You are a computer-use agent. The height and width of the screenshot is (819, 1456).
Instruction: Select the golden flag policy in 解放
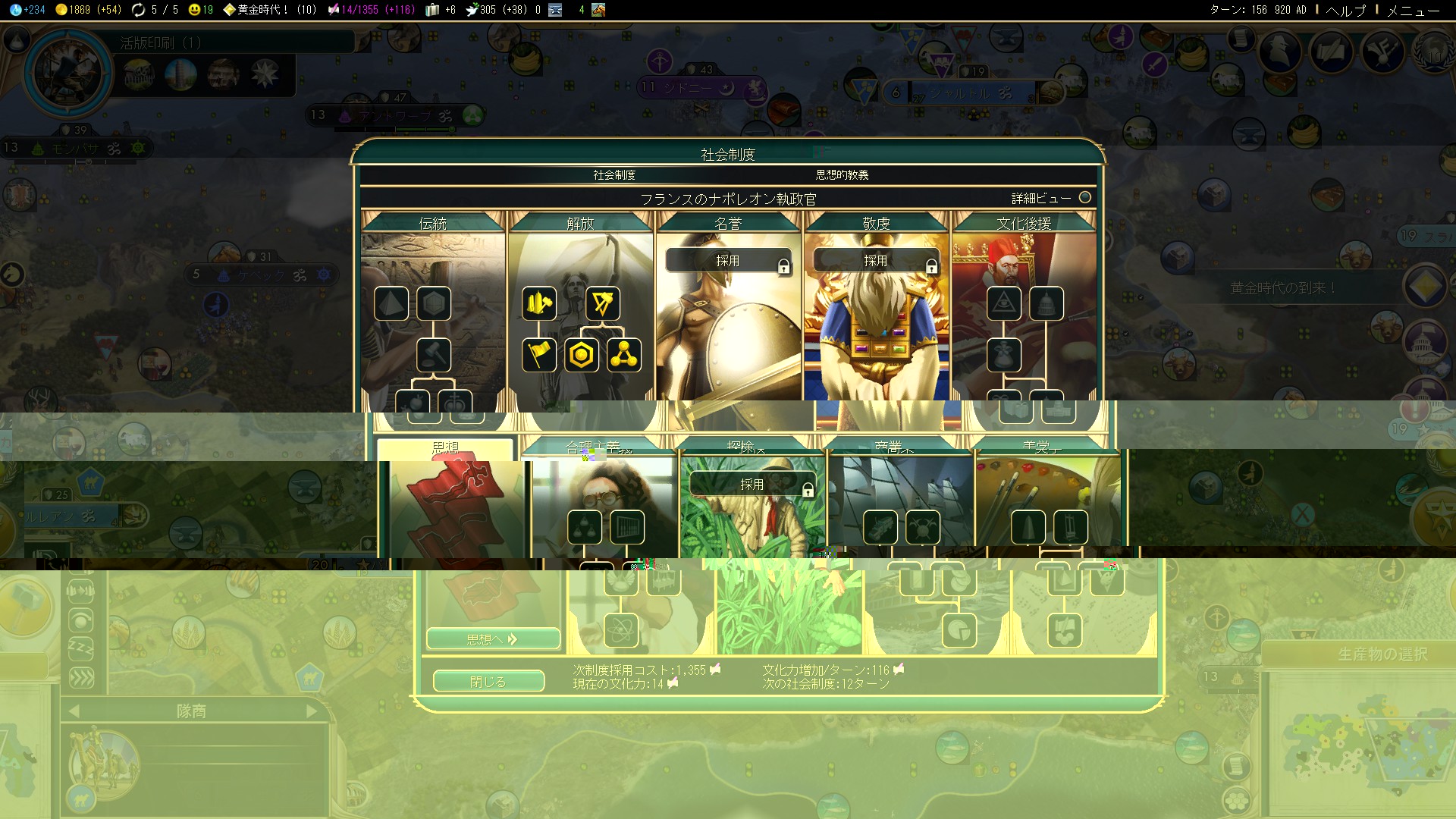point(539,355)
